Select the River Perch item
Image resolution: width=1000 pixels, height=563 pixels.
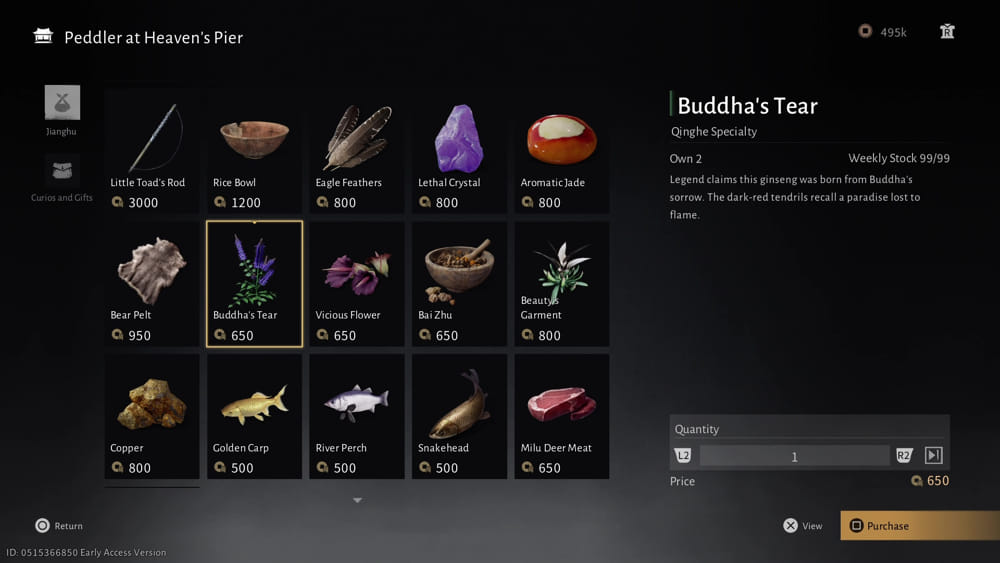(357, 416)
